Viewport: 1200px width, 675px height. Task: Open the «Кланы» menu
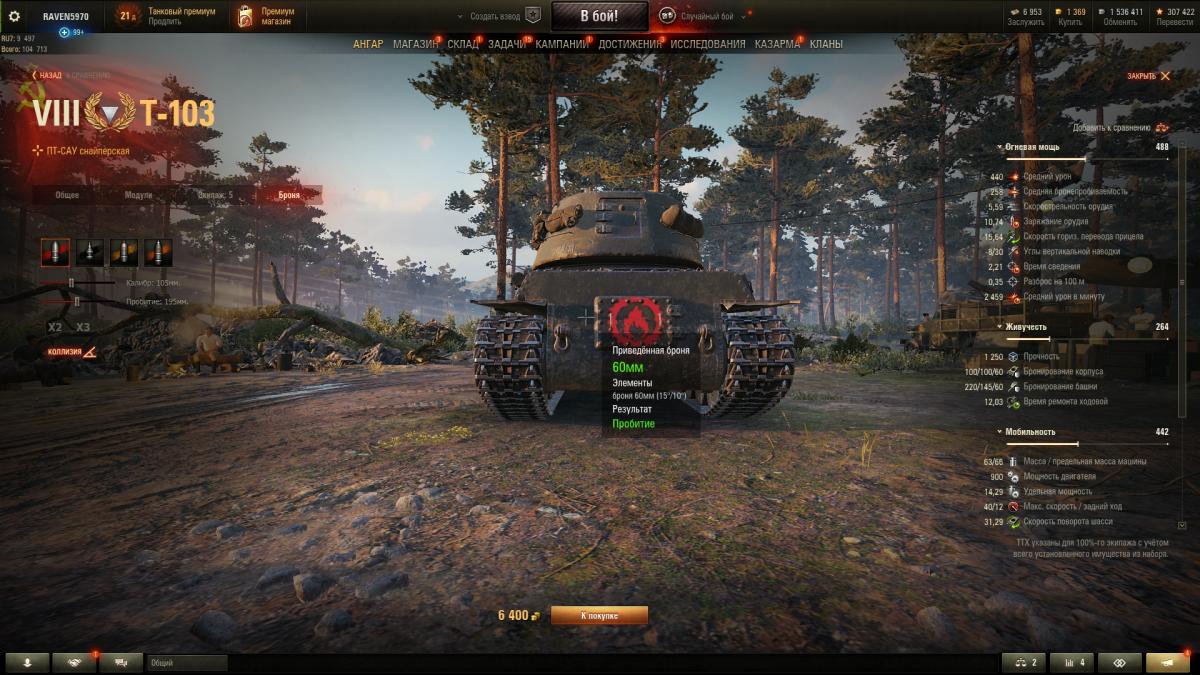tap(826, 44)
